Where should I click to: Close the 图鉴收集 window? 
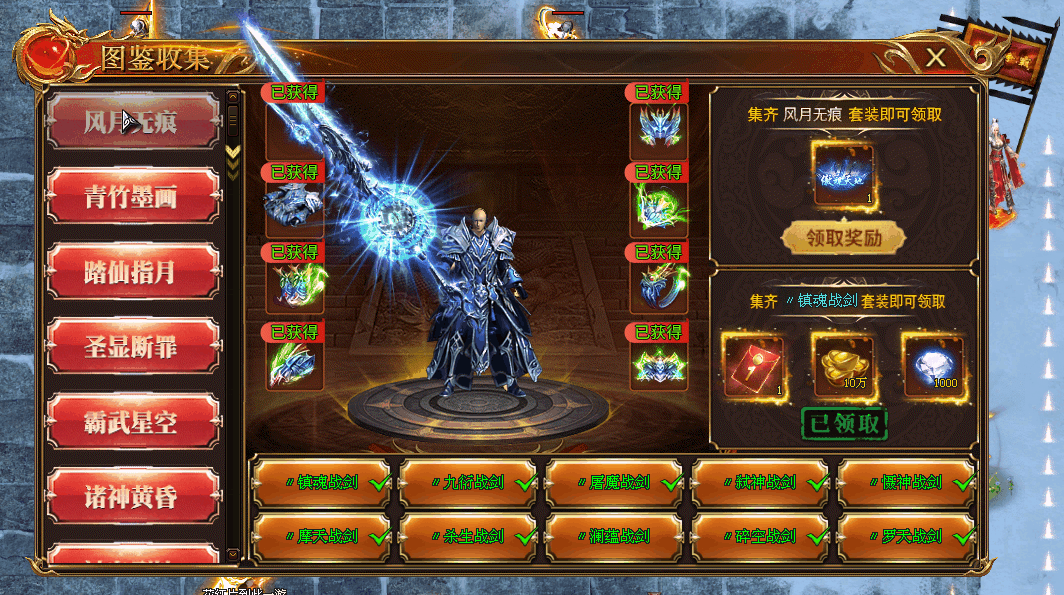tap(935, 58)
